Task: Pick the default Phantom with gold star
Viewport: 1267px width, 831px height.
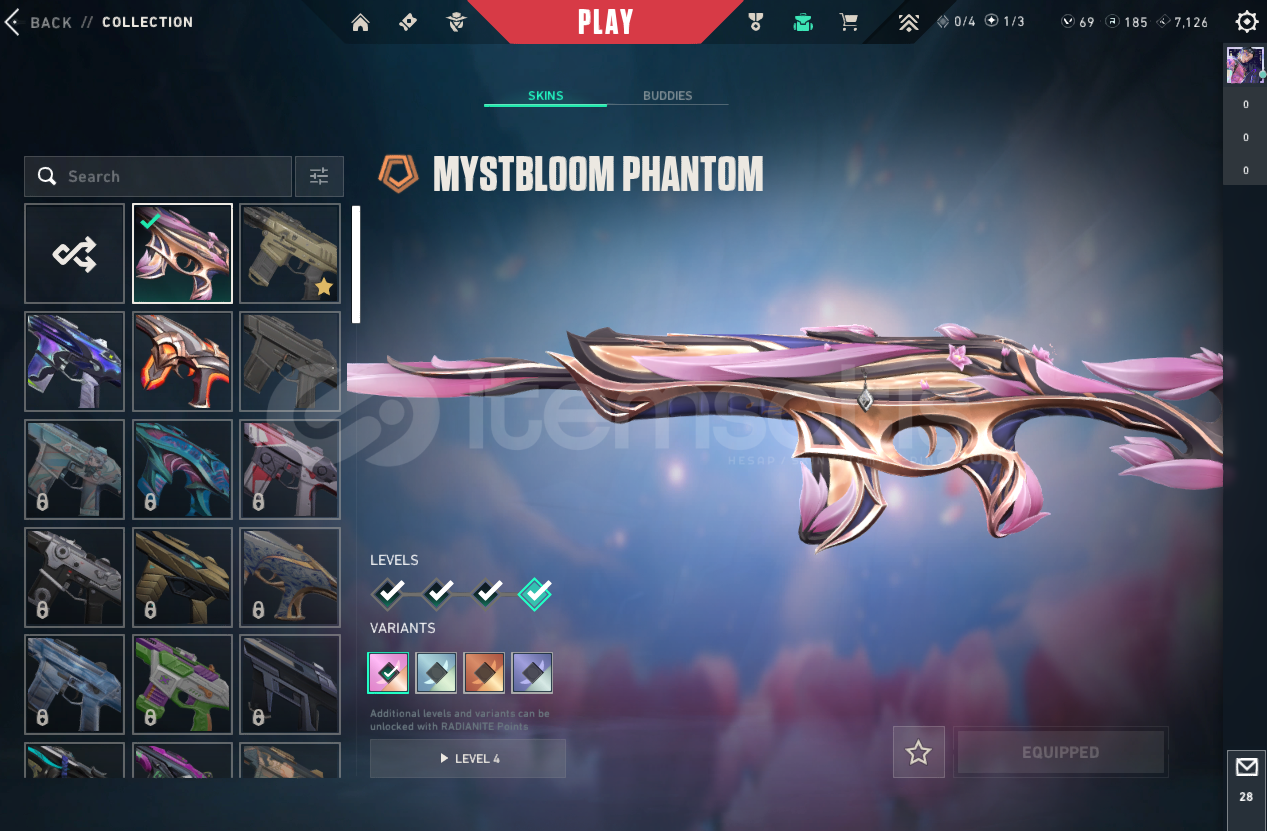Action: click(x=290, y=254)
